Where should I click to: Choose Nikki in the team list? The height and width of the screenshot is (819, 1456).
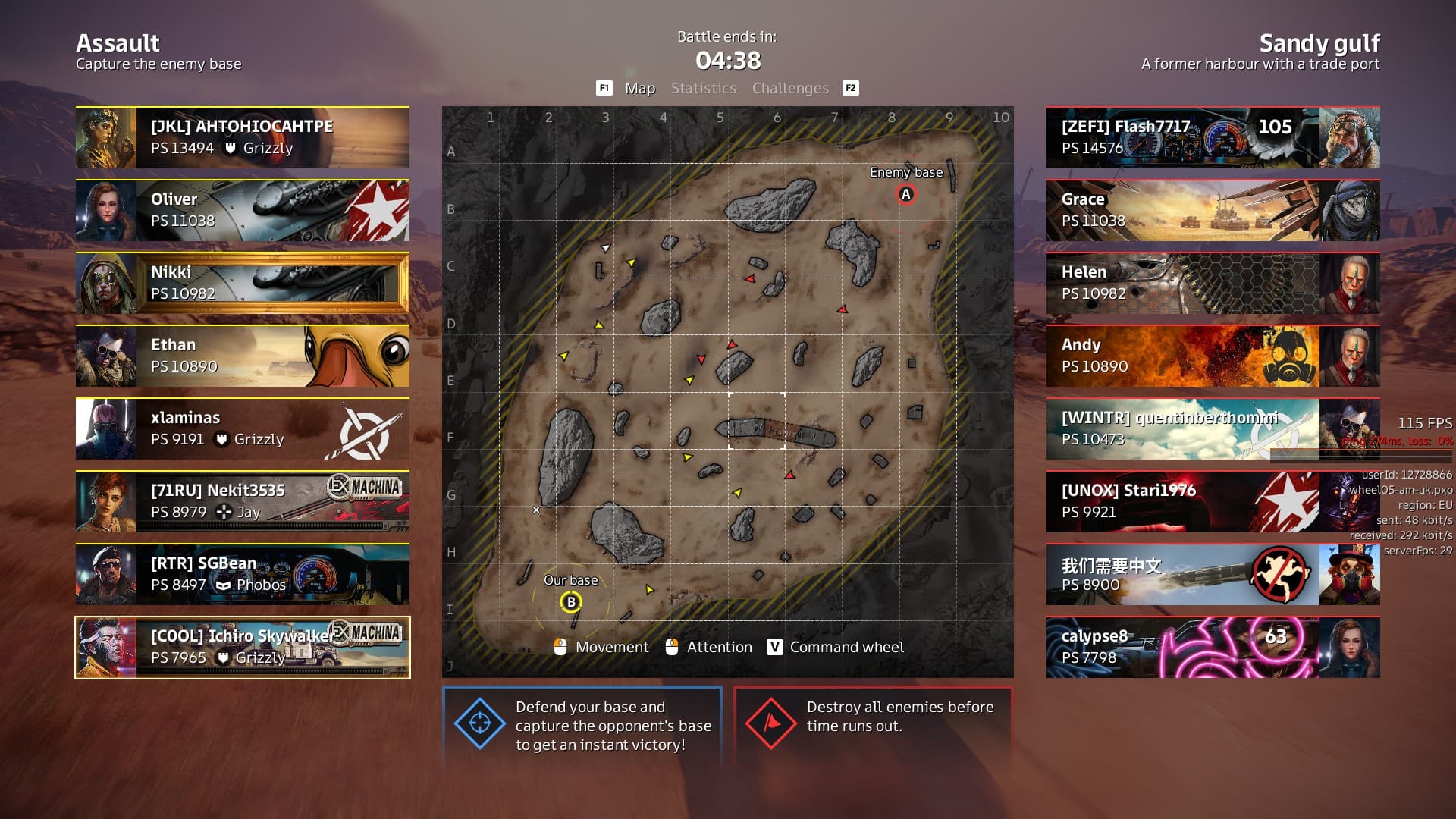pos(243,283)
